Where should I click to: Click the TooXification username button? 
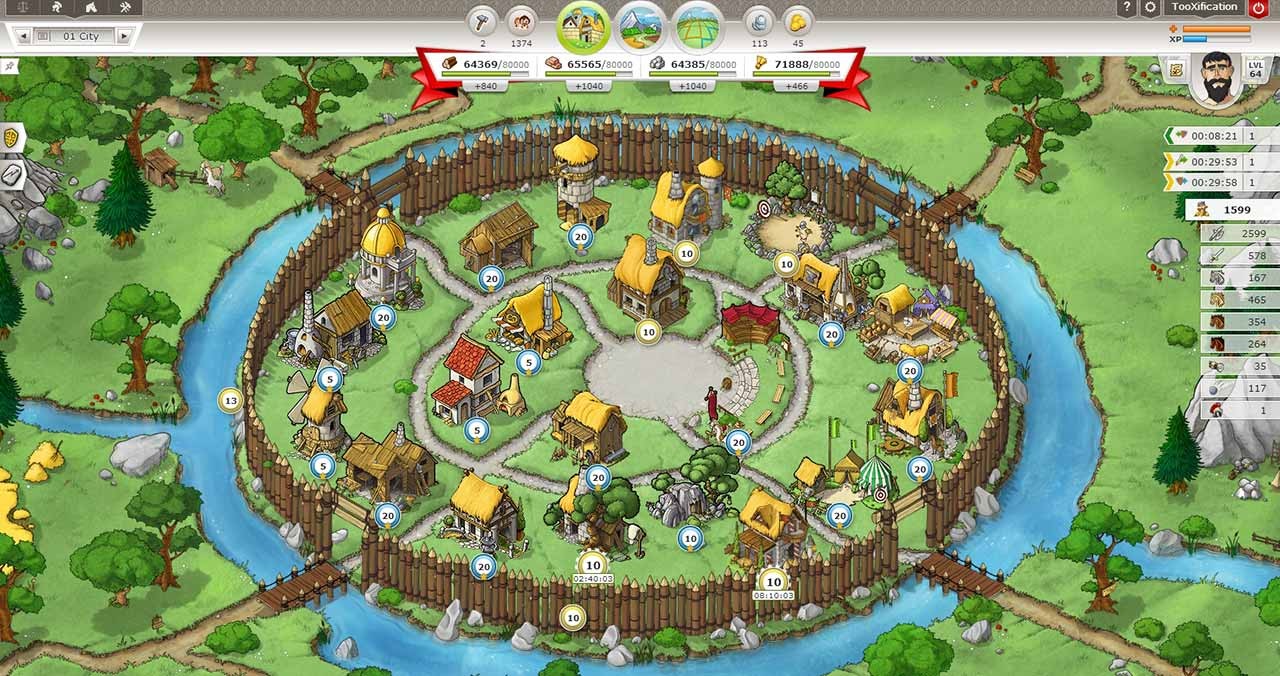pyautogui.click(x=1204, y=8)
